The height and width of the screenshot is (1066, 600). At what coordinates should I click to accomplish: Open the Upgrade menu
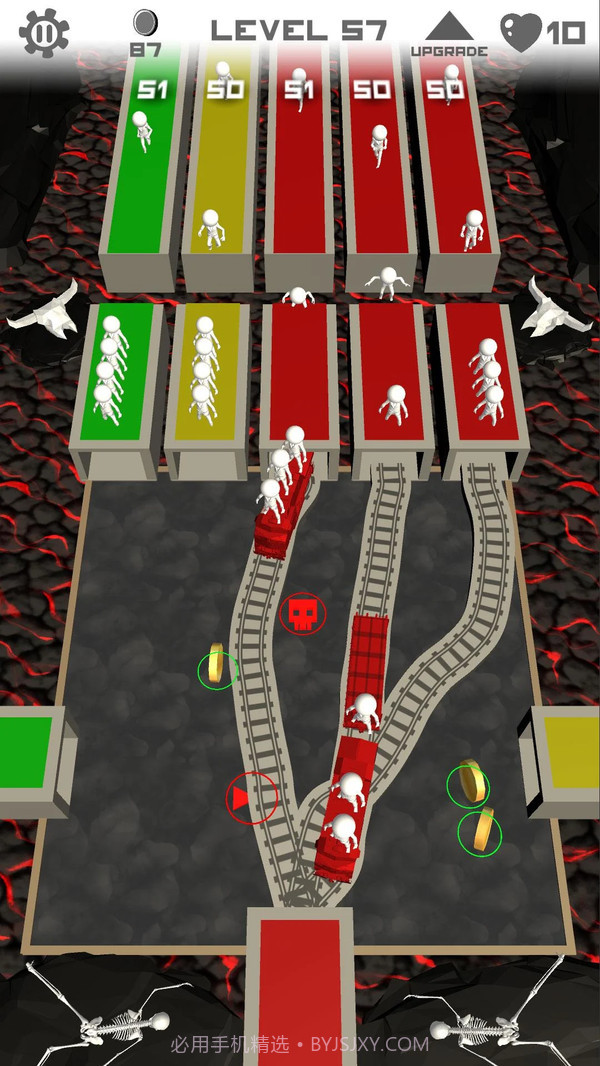449,34
